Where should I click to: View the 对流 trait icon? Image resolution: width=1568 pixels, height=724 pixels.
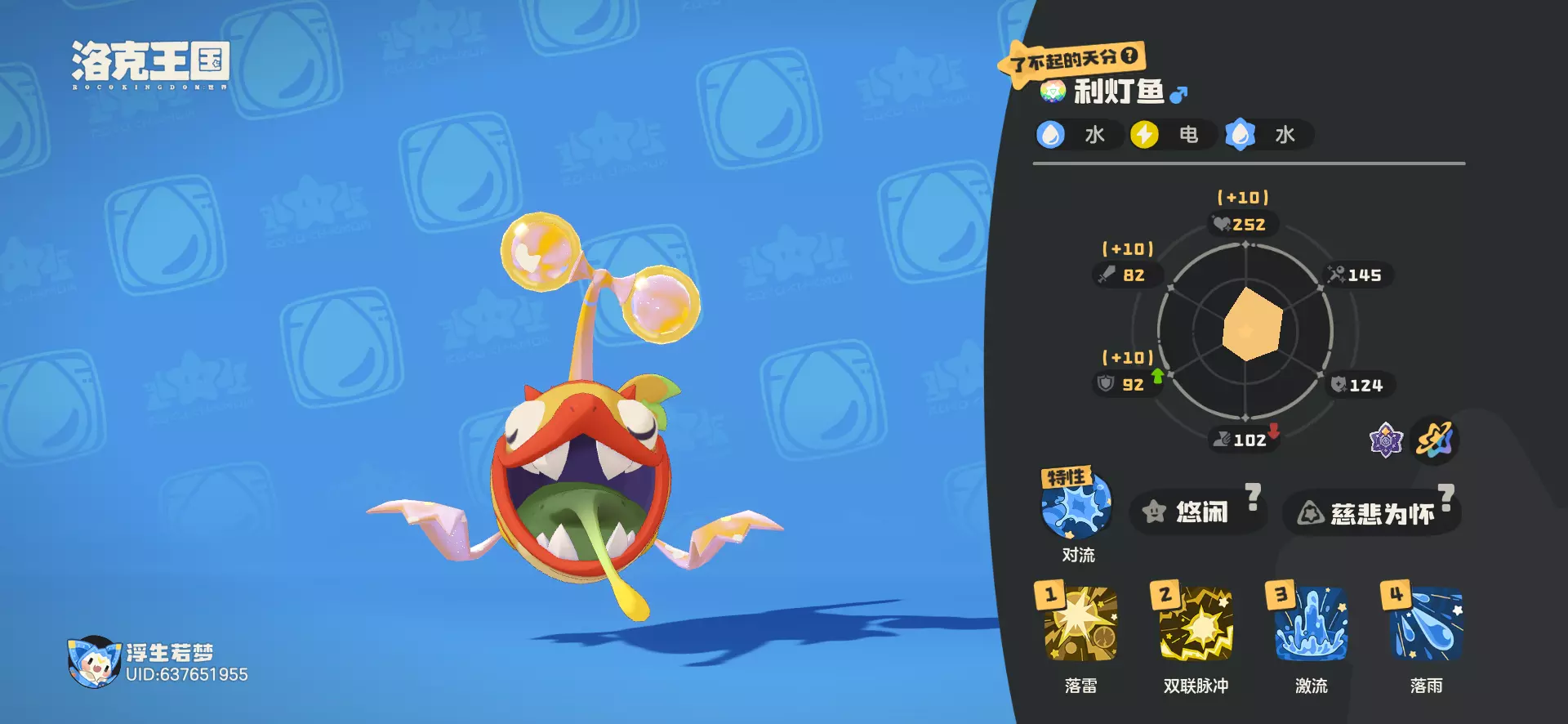pyautogui.click(x=1076, y=507)
